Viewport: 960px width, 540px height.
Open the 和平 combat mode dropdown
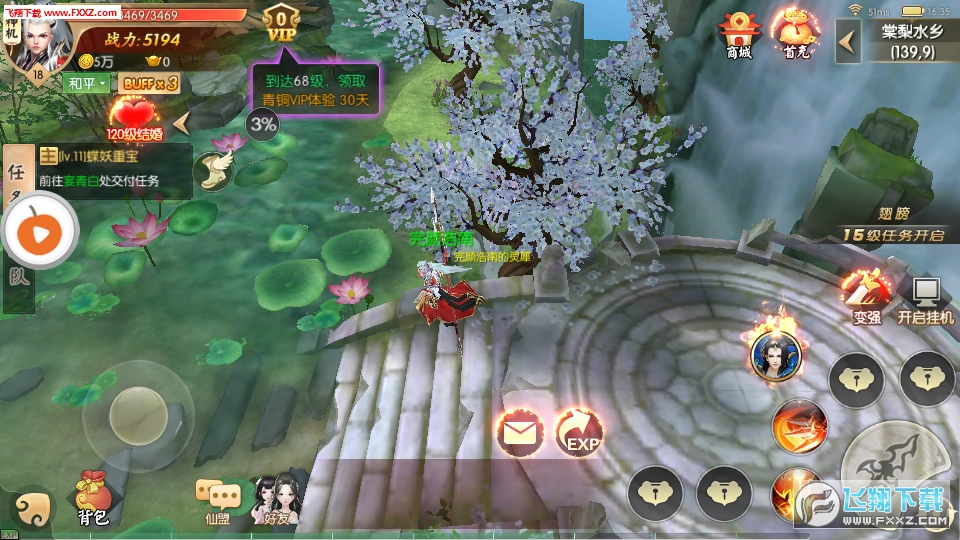87,83
